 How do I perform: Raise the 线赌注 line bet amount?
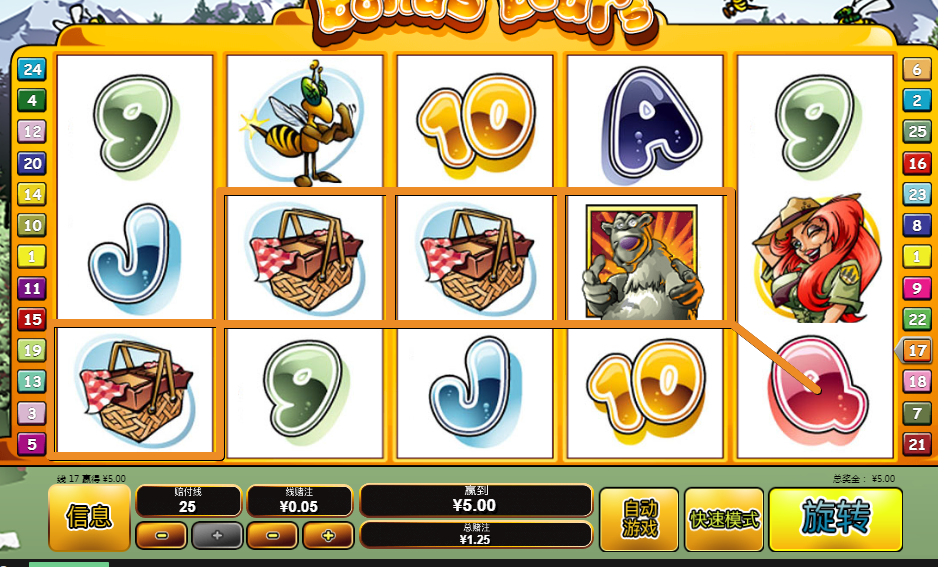[327, 536]
